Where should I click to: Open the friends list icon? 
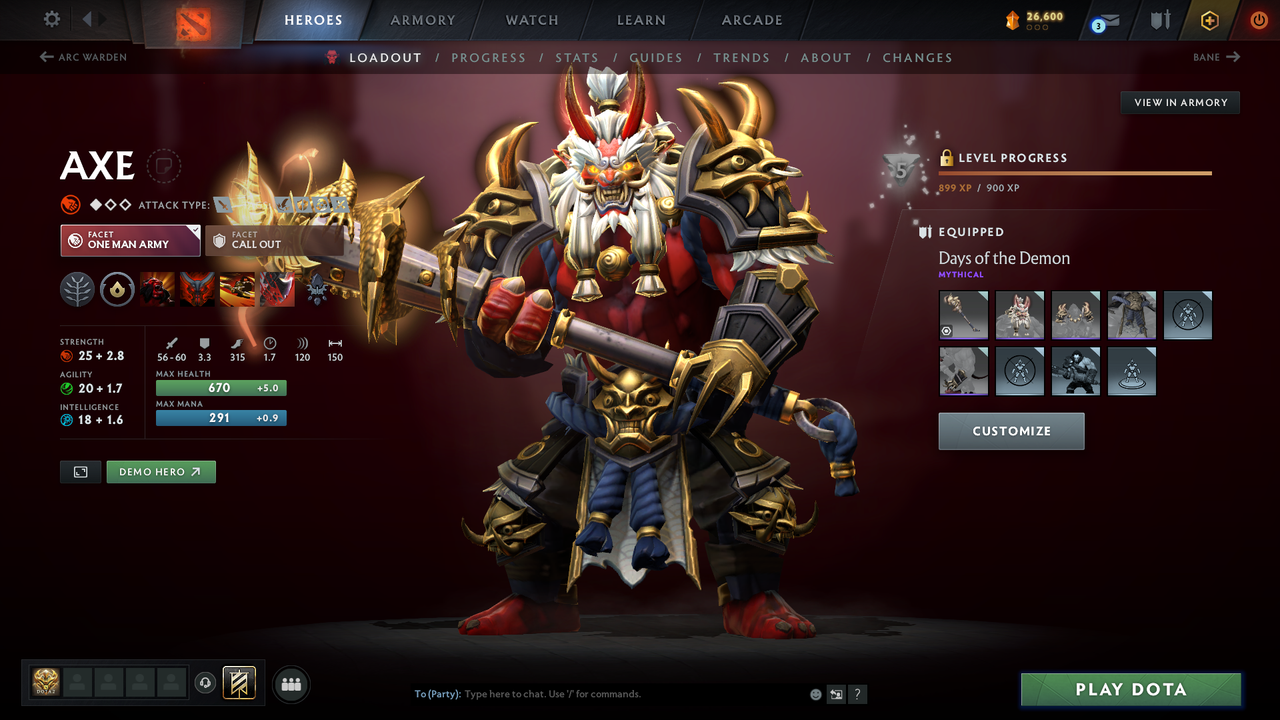pos(290,683)
